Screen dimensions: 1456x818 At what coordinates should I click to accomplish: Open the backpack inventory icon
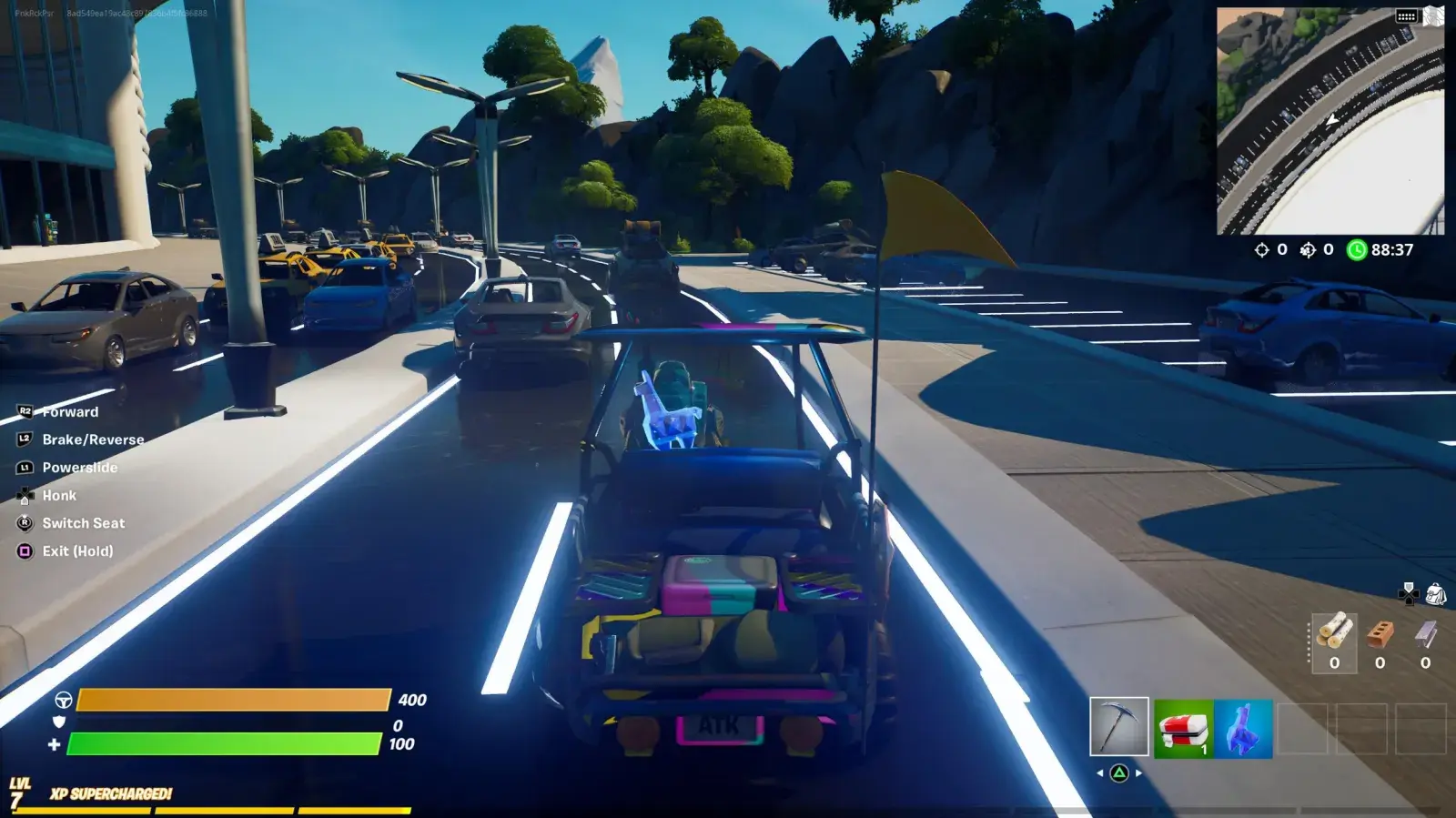[x=1436, y=594]
